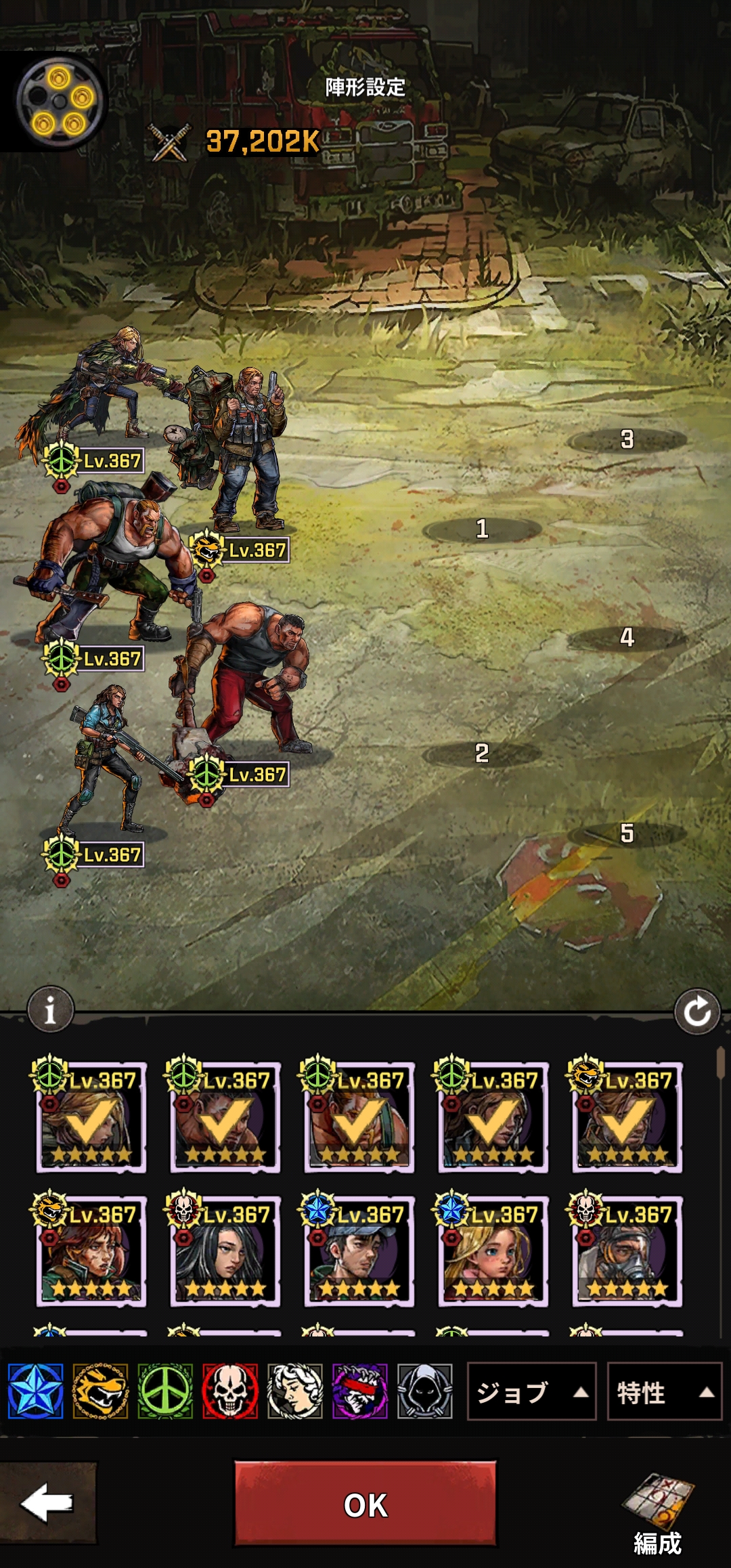
Task: Show formation info with the i button
Action: [50, 1010]
